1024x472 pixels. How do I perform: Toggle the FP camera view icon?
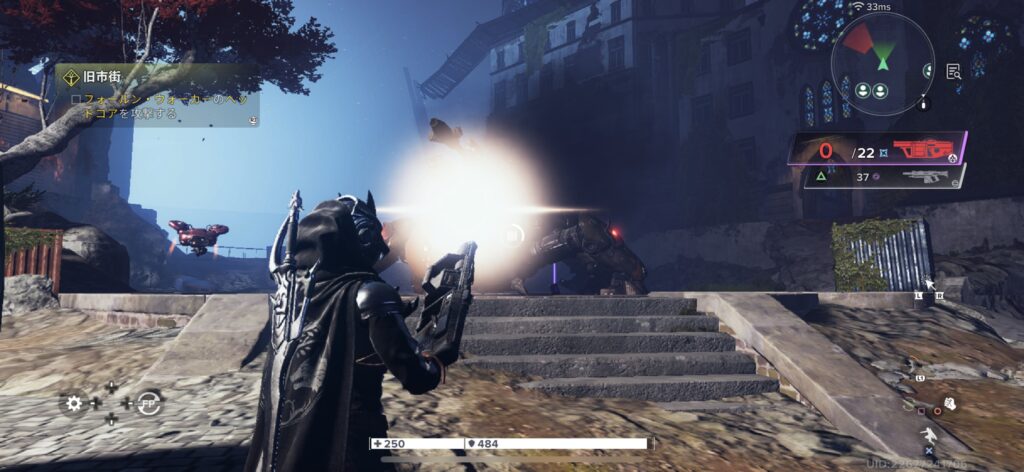[150, 402]
